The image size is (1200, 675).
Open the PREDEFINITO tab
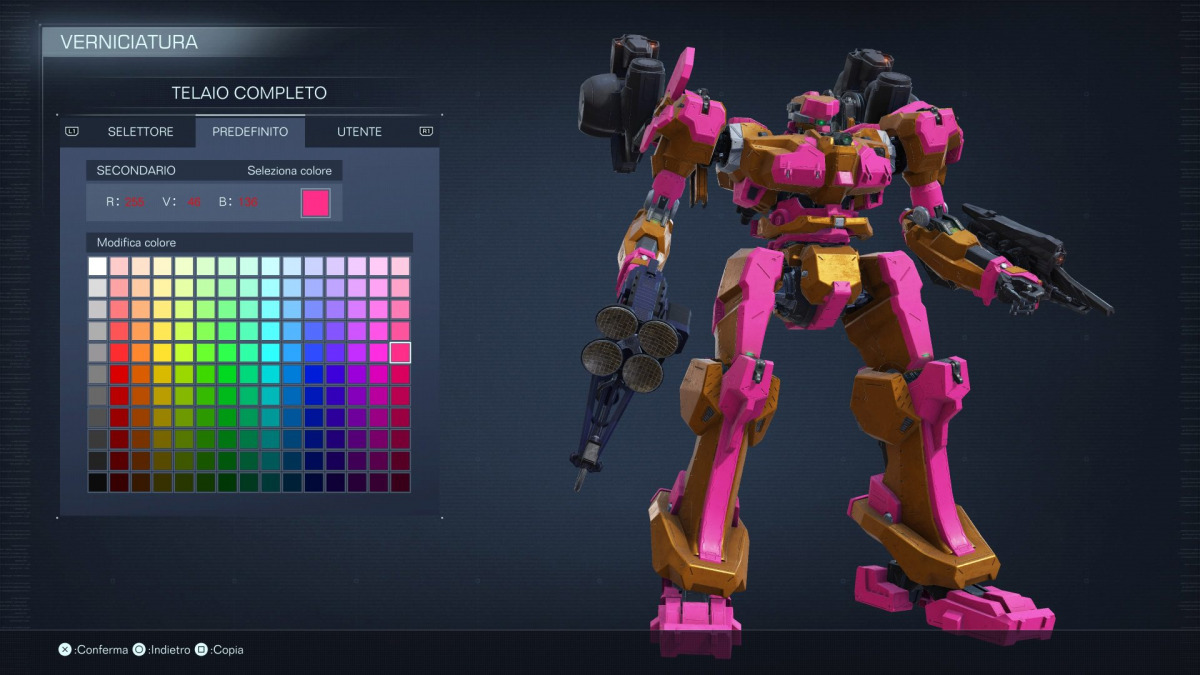tap(250, 132)
